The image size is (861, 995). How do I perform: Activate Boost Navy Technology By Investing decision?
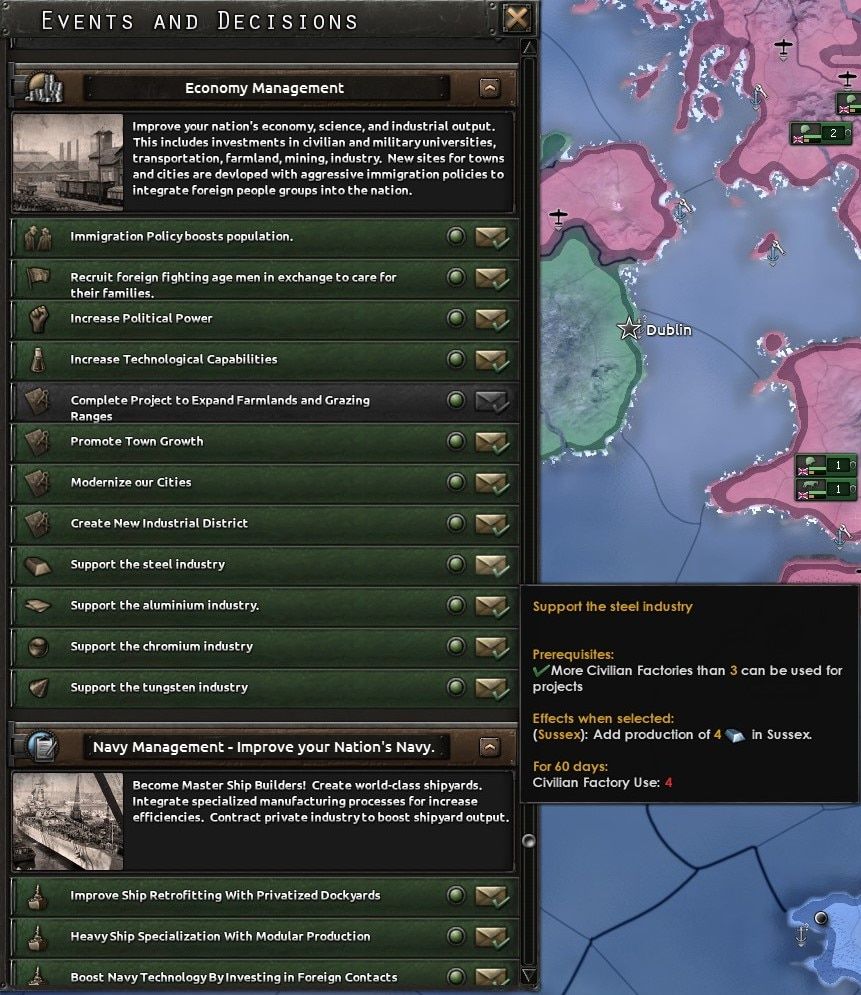[x=491, y=976]
